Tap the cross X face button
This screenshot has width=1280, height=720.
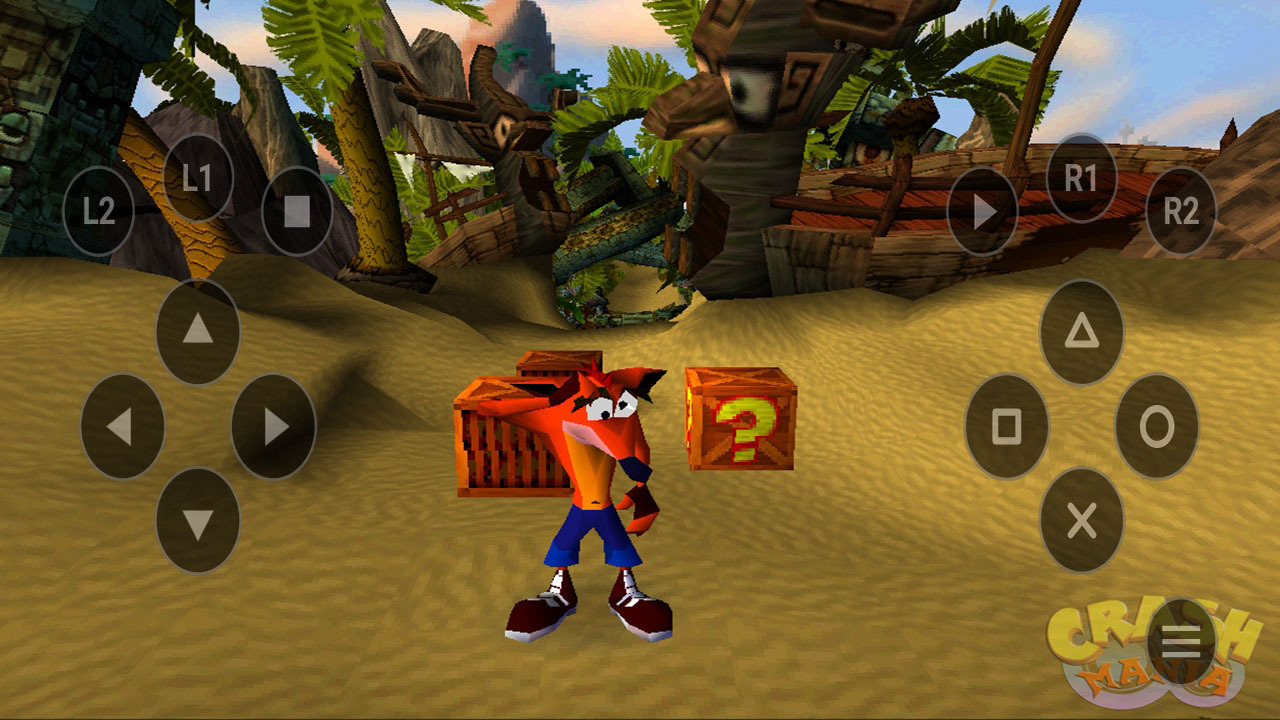[x=1081, y=521]
